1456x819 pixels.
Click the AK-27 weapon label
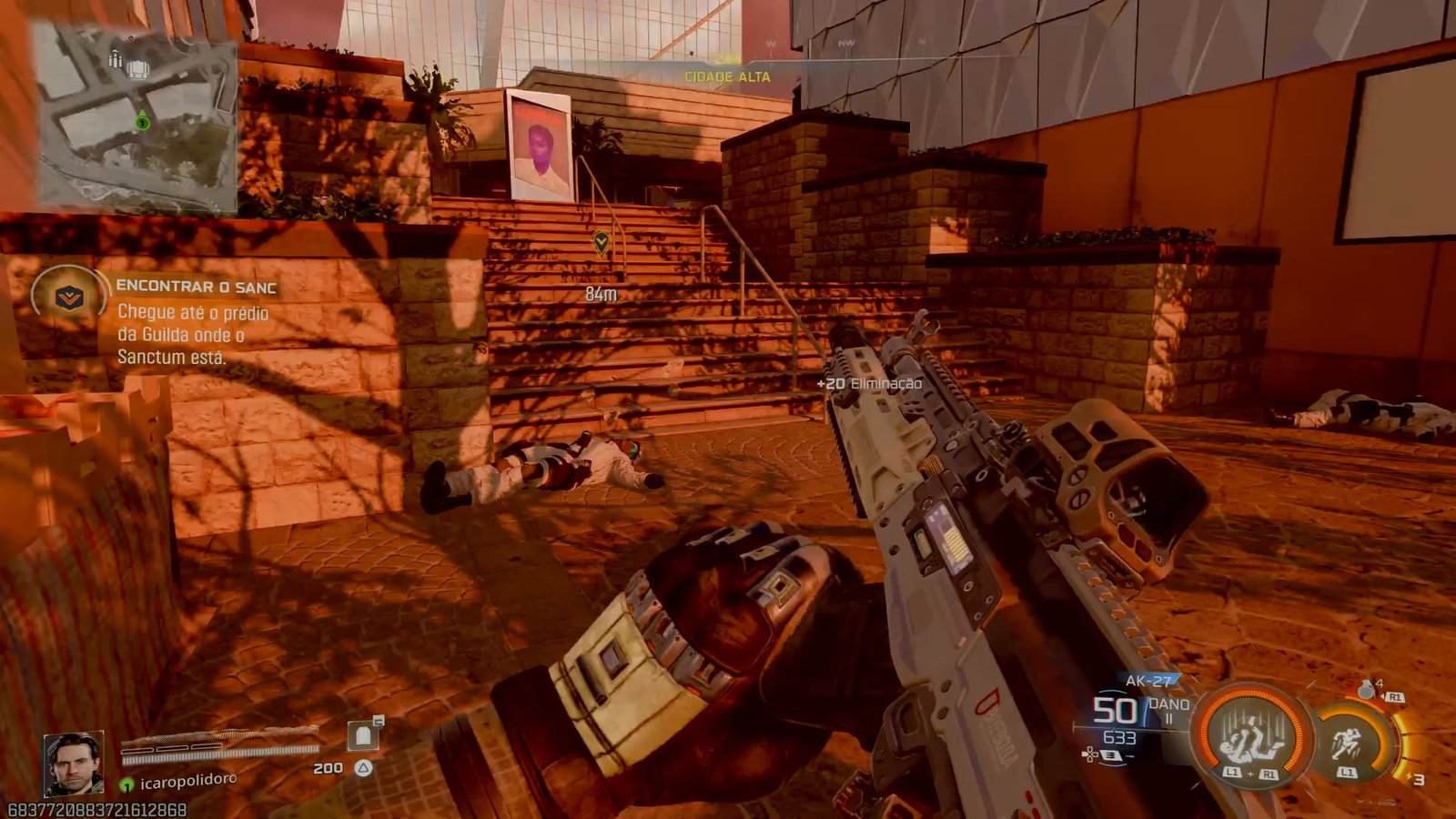coord(1148,681)
